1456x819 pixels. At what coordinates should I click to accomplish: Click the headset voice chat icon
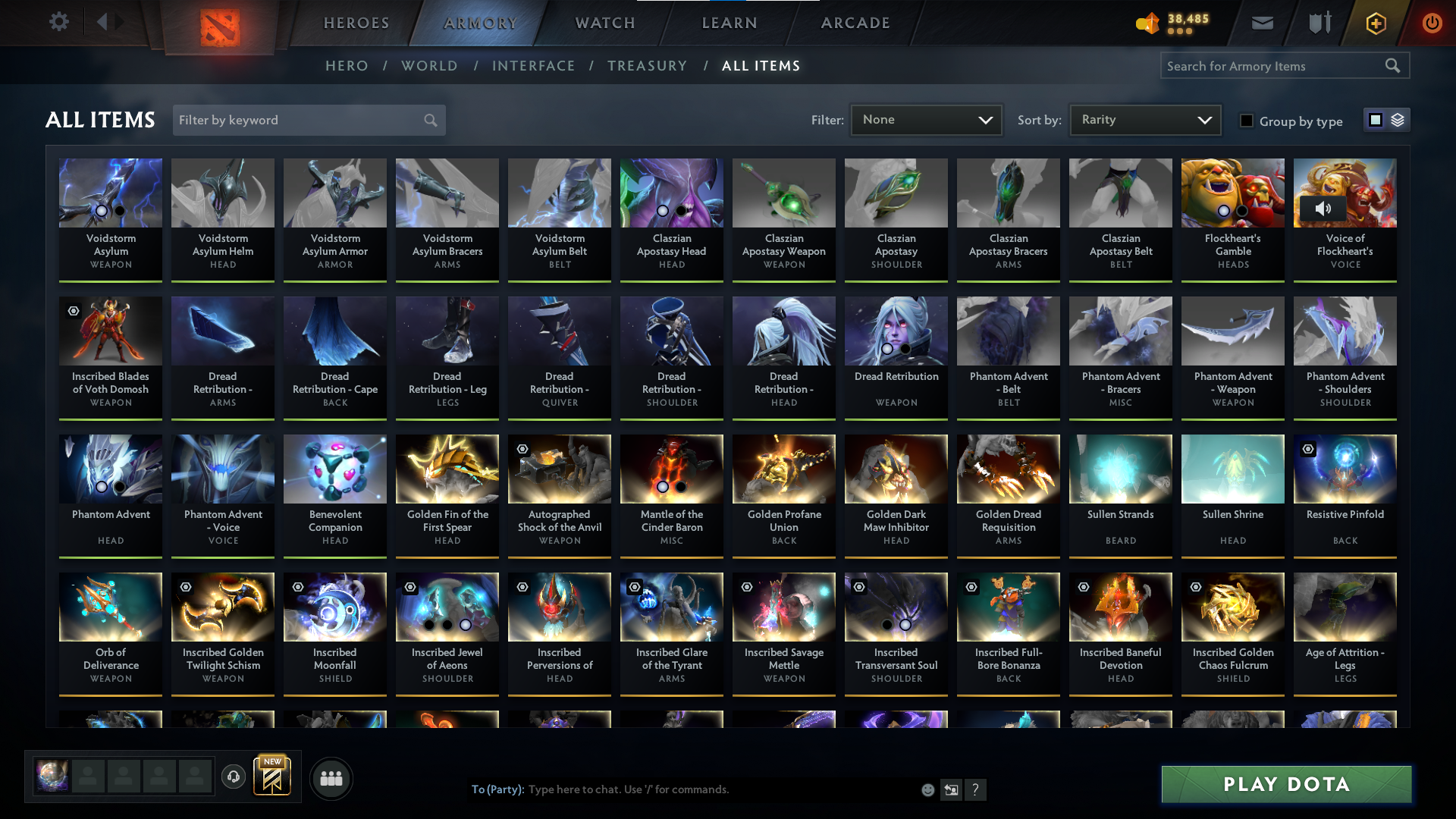click(x=234, y=778)
